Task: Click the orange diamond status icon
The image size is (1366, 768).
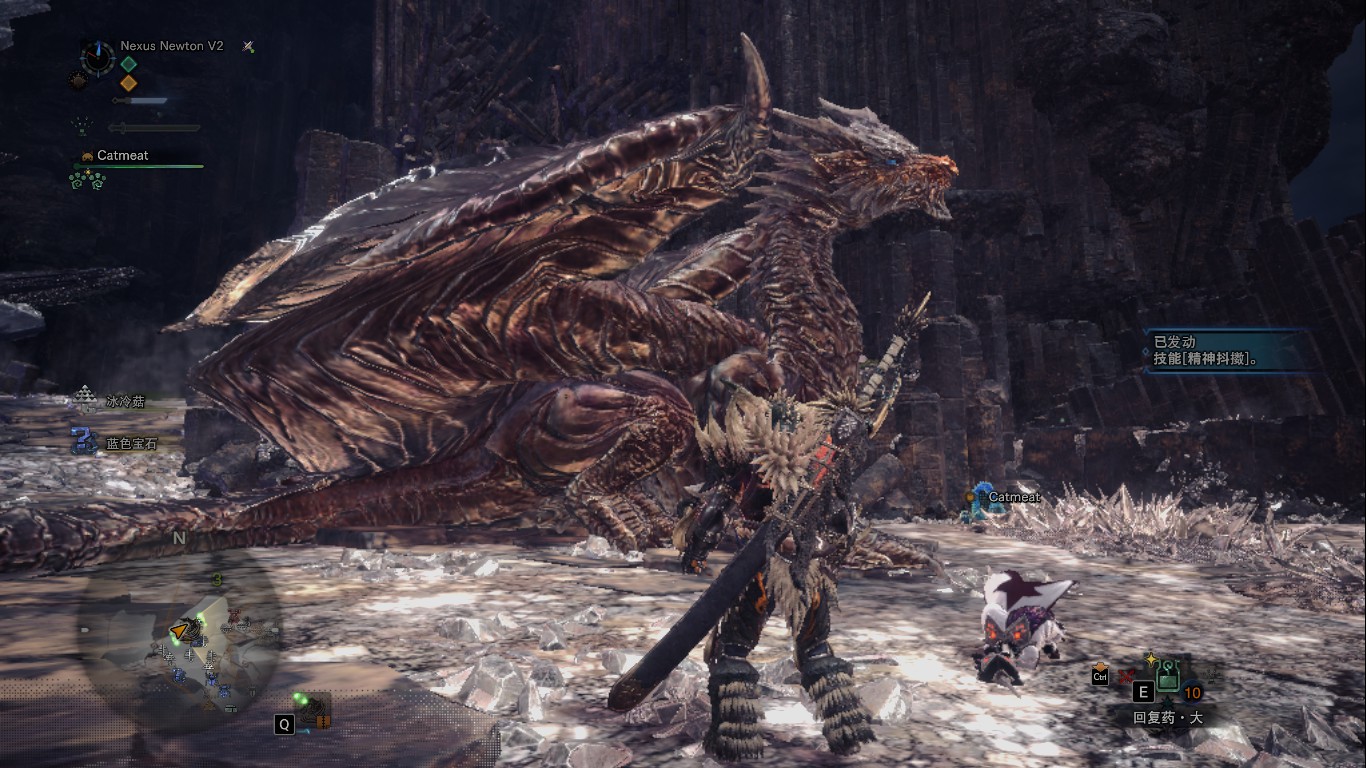Action: pos(128,83)
